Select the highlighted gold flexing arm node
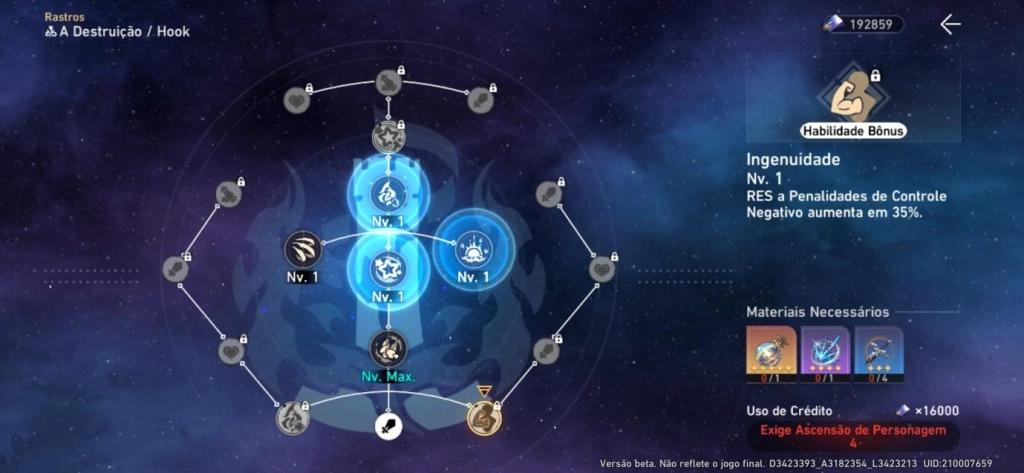 (x=484, y=415)
